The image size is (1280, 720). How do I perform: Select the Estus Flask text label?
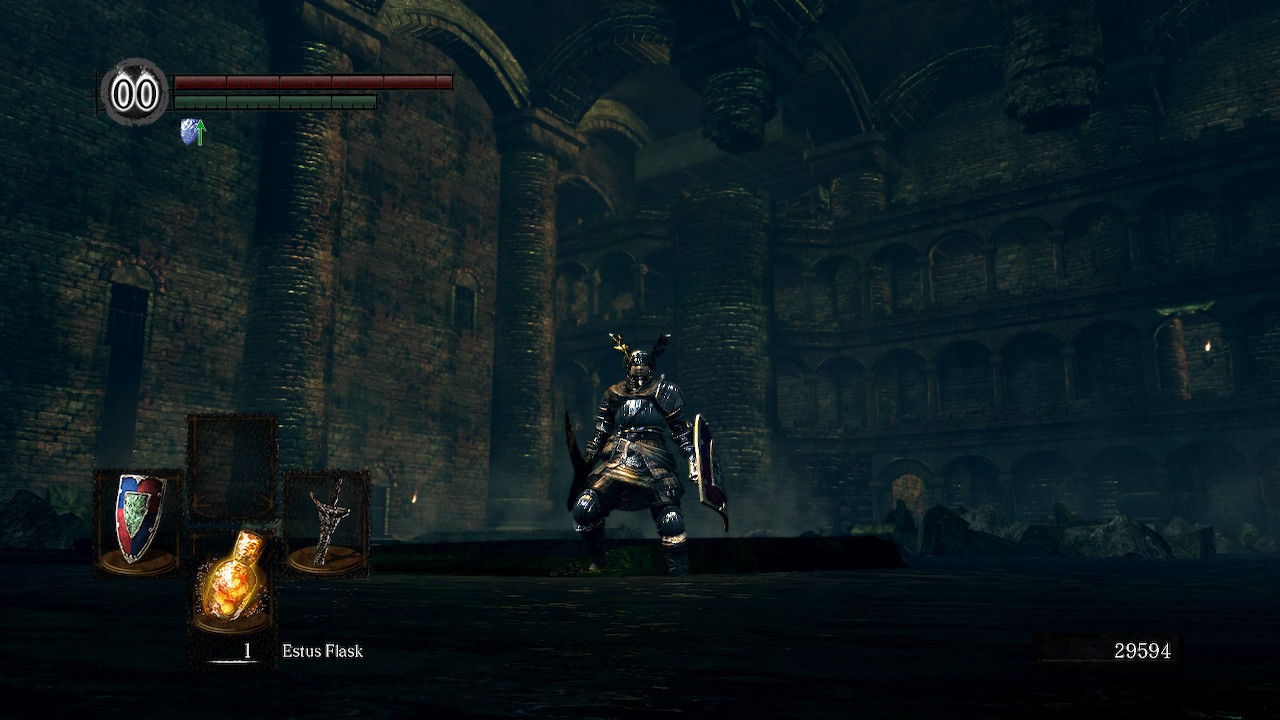point(320,651)
